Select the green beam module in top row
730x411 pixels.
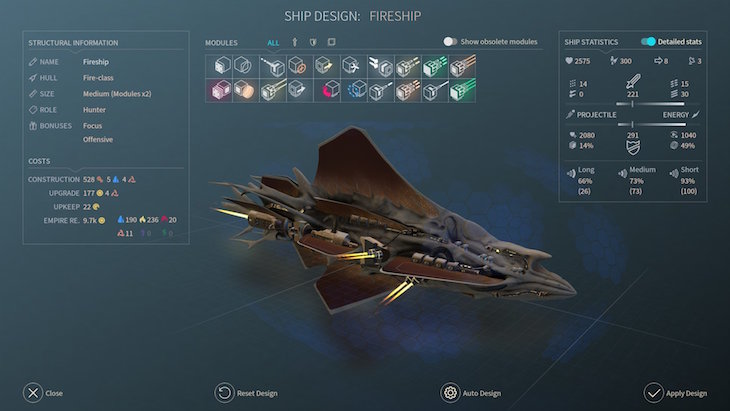pos(434,66)
